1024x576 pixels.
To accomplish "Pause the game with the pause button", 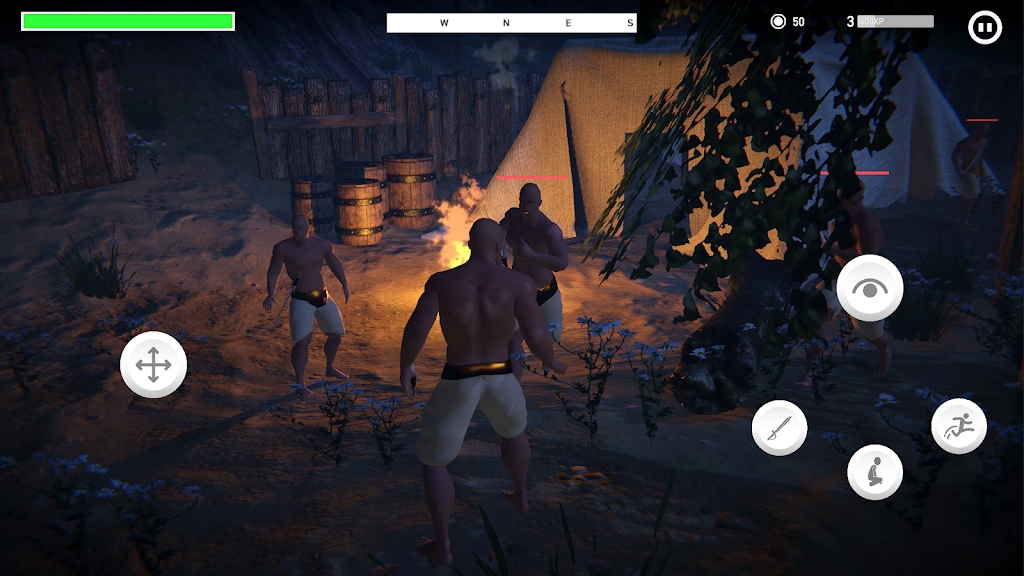I will pos(985,27).
